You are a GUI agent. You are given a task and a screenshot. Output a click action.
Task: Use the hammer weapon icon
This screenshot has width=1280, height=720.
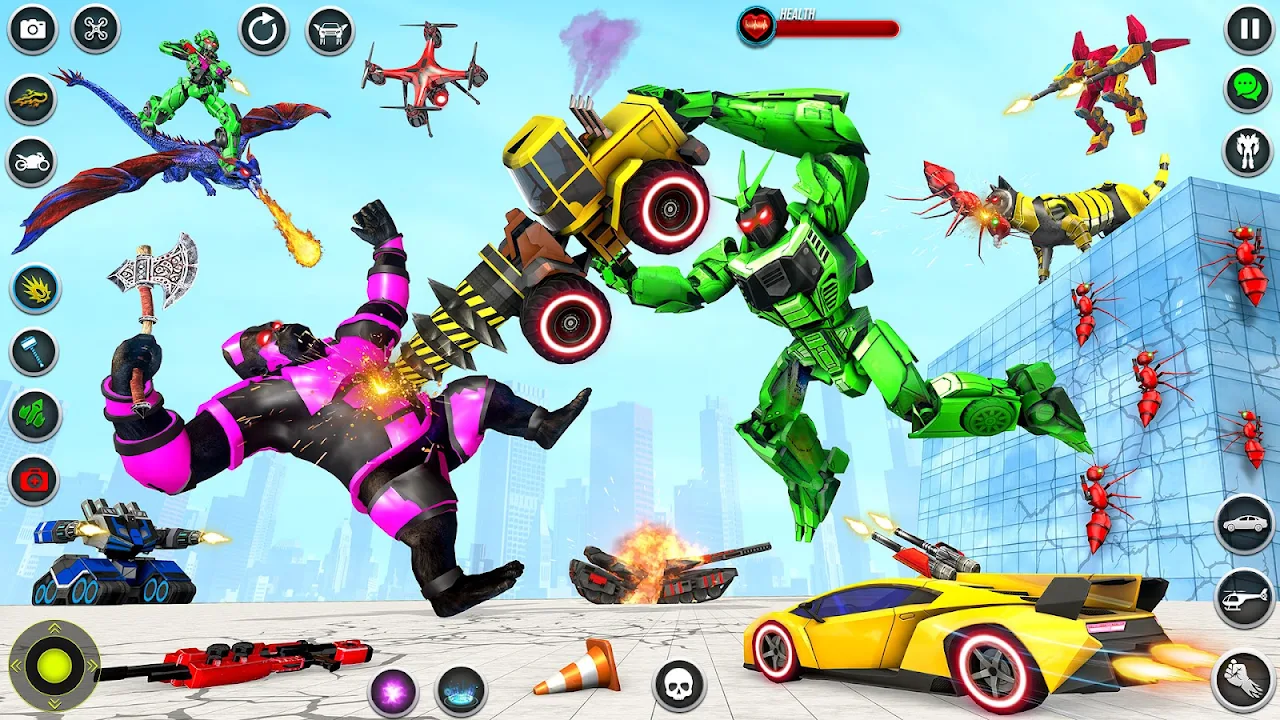coord(35,352)
